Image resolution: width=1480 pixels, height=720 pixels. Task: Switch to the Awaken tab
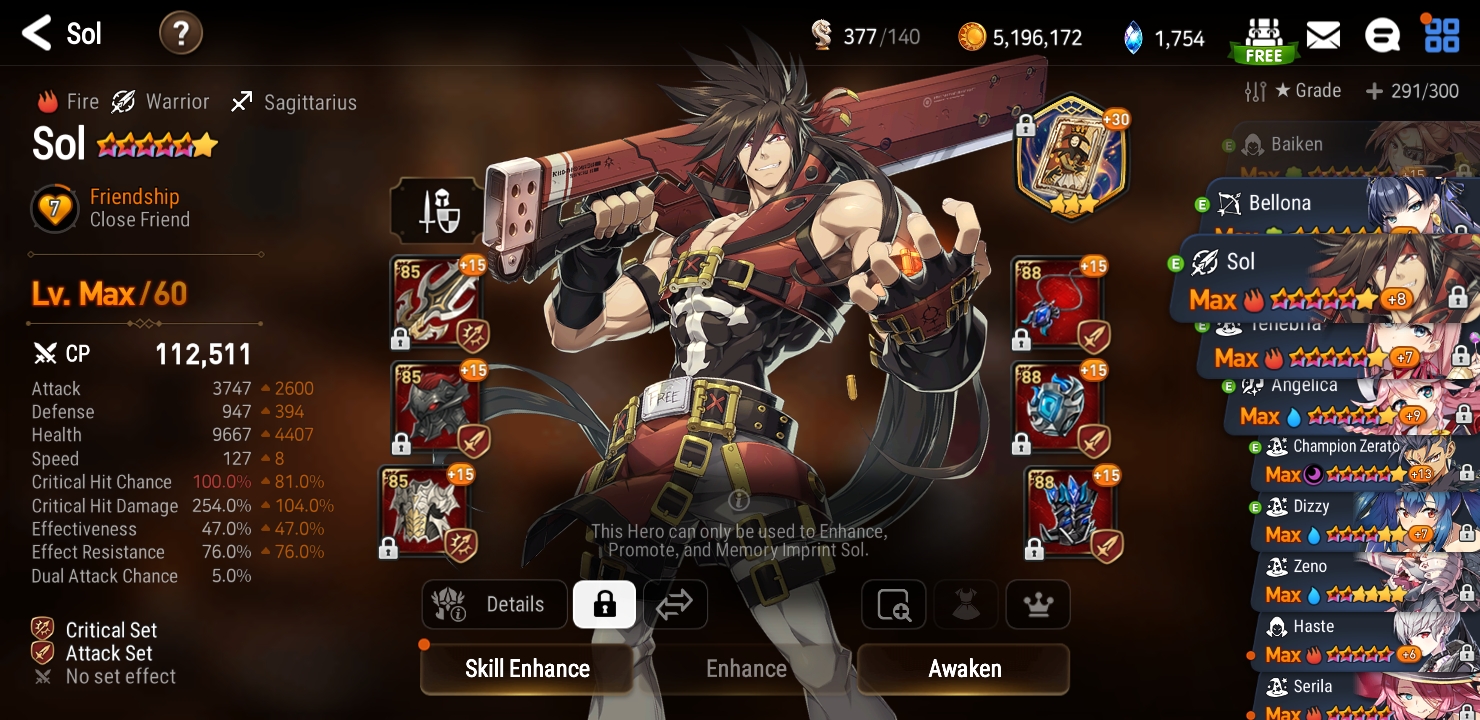962,668
